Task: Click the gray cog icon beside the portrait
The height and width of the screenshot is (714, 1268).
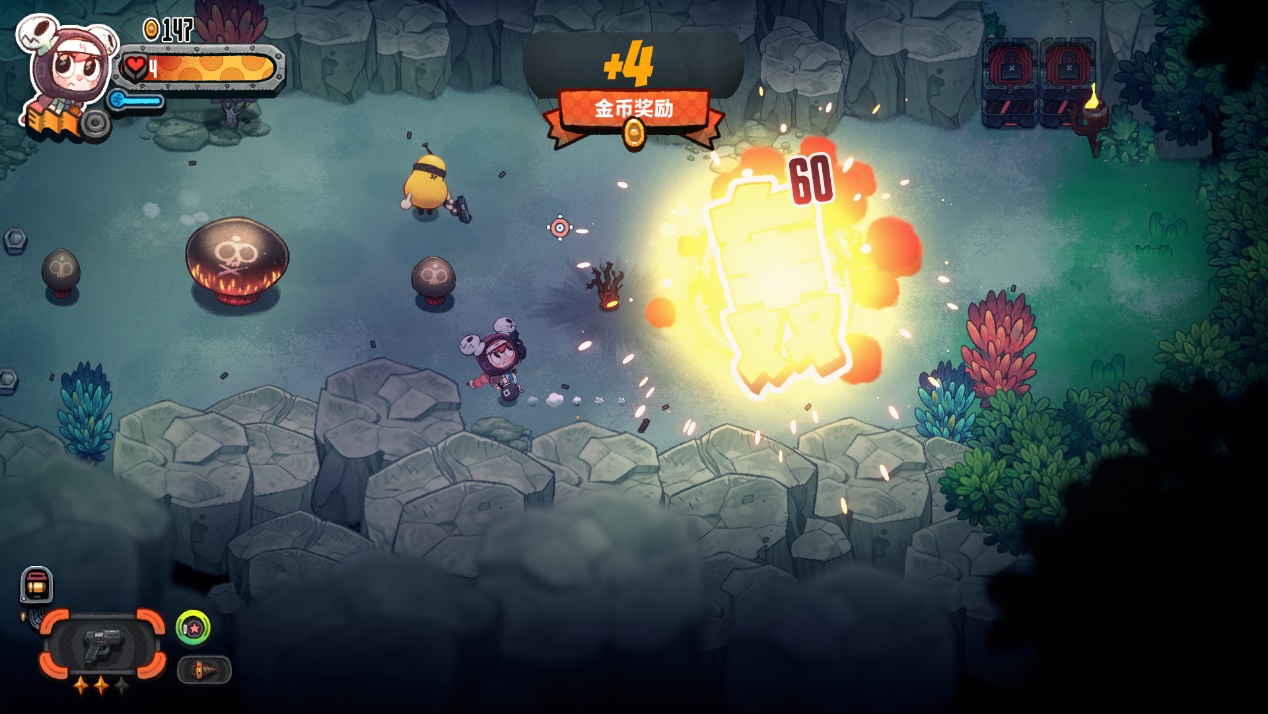Action: coord(96,123)
